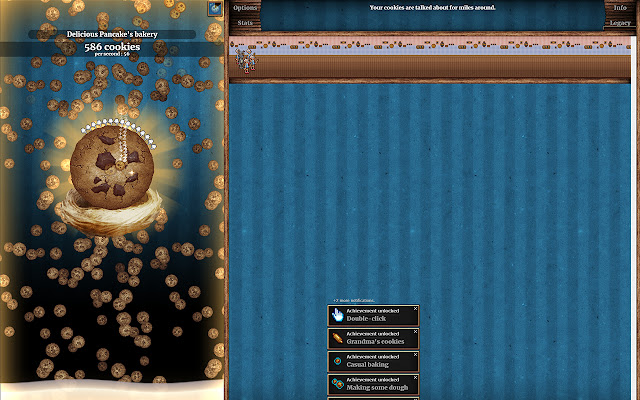Rename Delicious Pancake's bakery
This screenshot has width=640, height=400.
pos(111,34)
